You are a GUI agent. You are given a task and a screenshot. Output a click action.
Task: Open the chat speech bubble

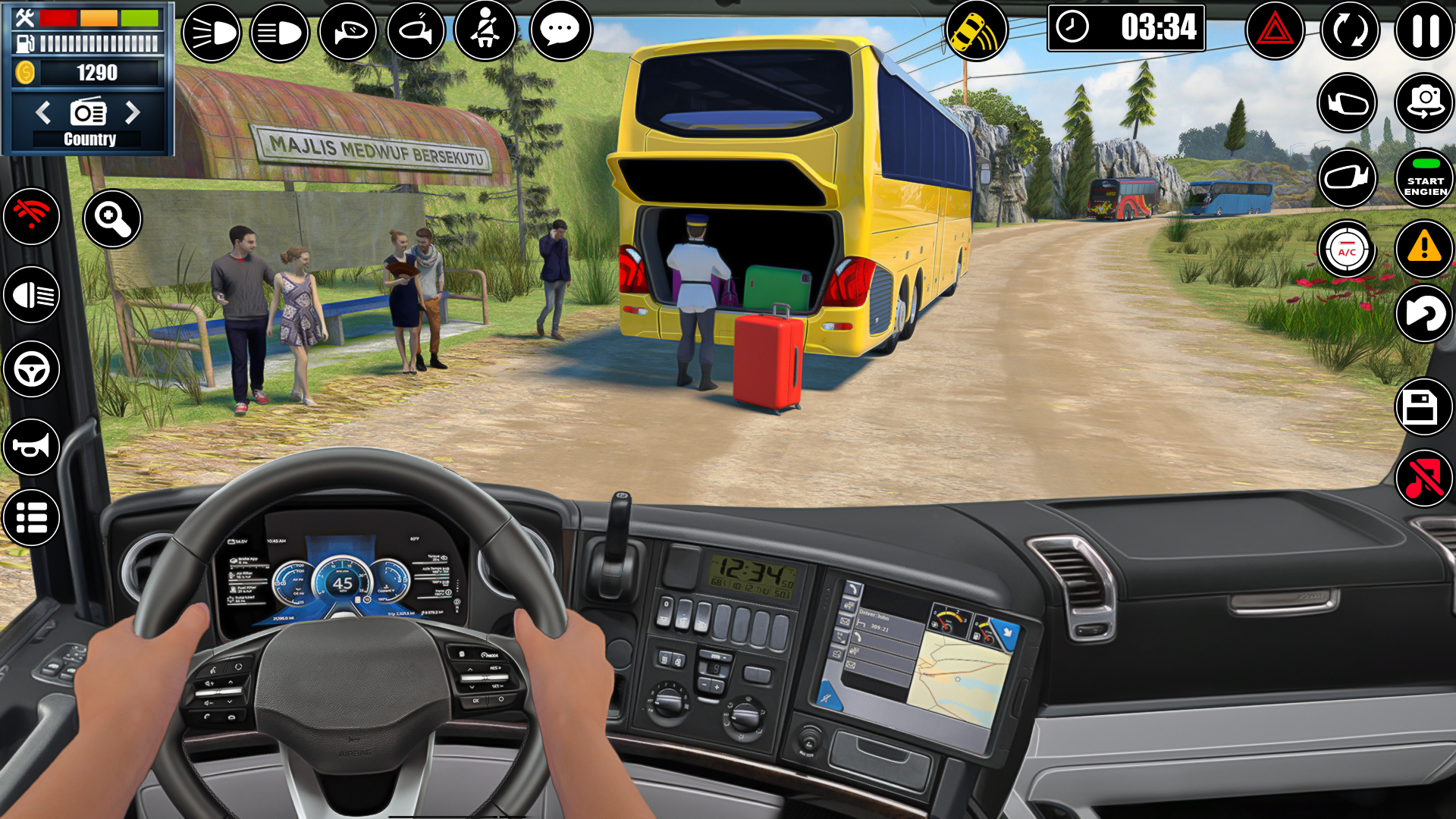pyautogui.click(x=560, y=30)
